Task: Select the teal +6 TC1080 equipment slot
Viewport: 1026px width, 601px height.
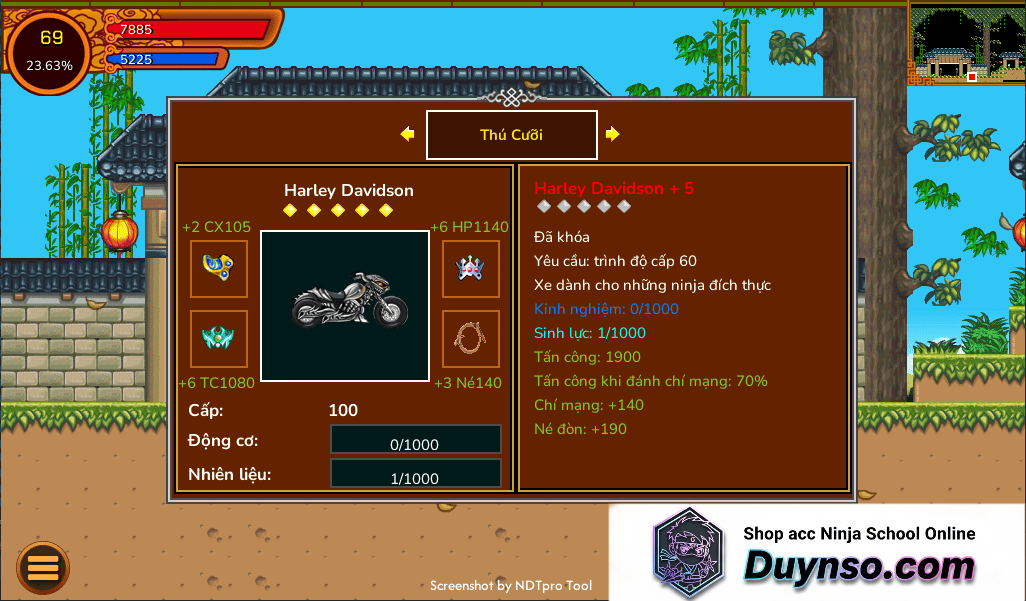Action: click(x=219, y=339)
